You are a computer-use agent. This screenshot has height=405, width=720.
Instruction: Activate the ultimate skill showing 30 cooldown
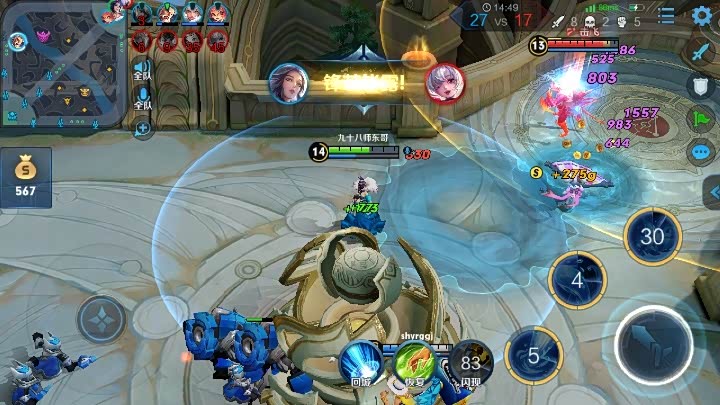(x=652, y=237)
